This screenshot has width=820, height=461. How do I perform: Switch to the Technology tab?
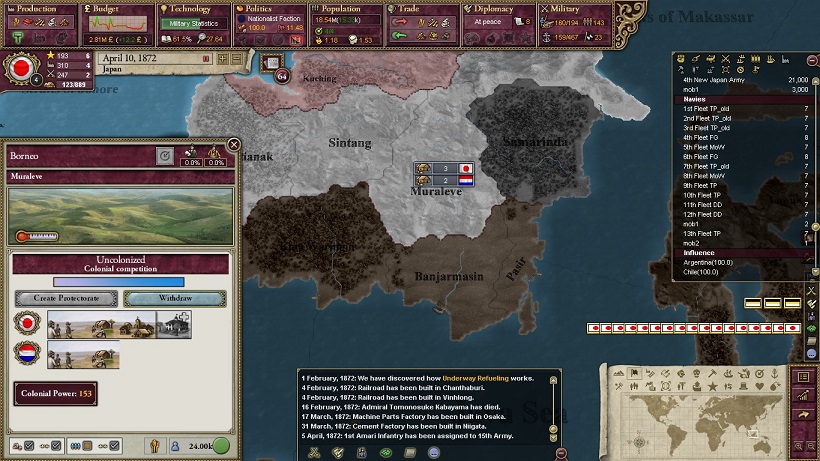pos(192,8)
